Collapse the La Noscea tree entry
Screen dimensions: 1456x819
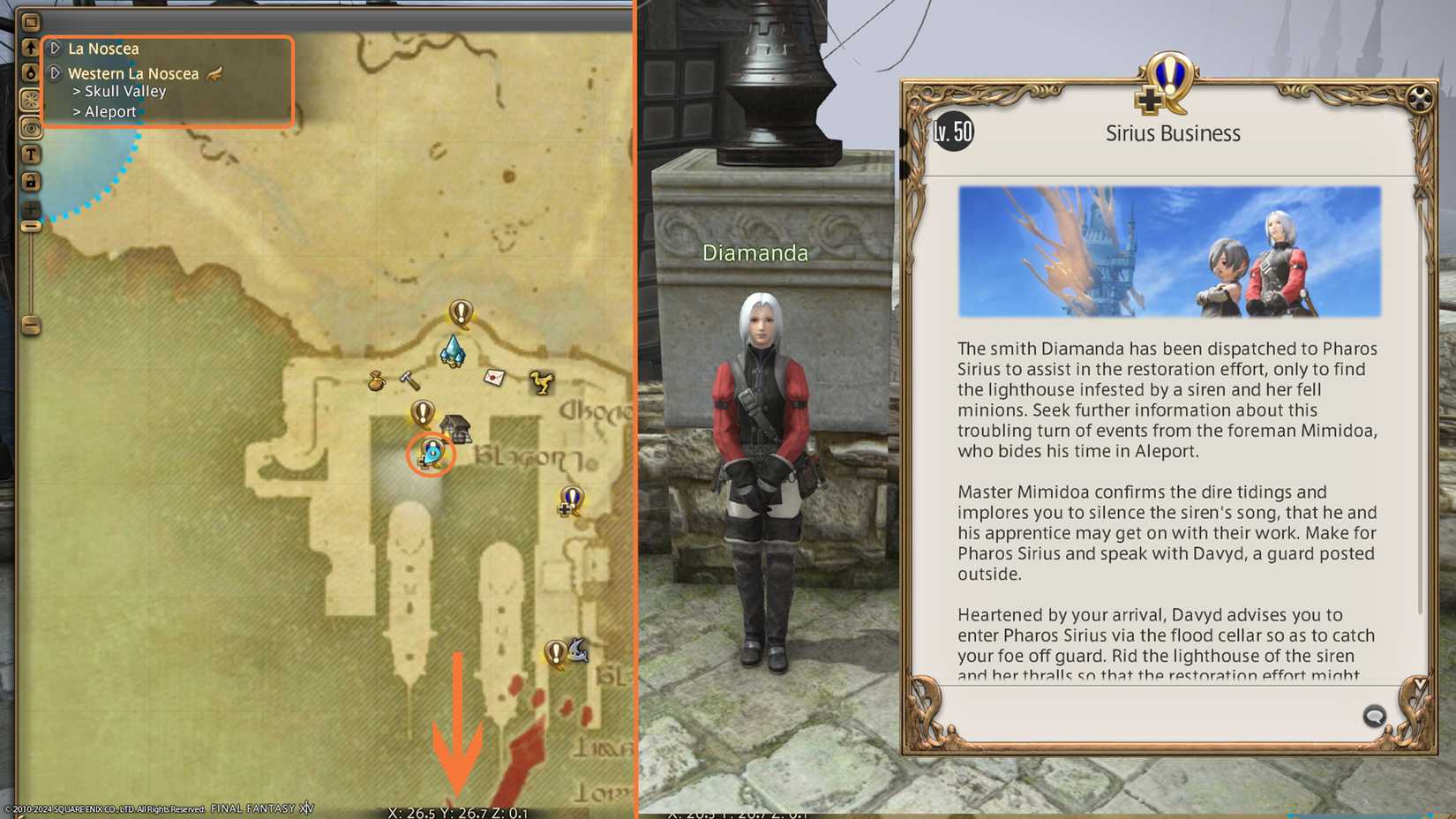[x=55, y=49]
